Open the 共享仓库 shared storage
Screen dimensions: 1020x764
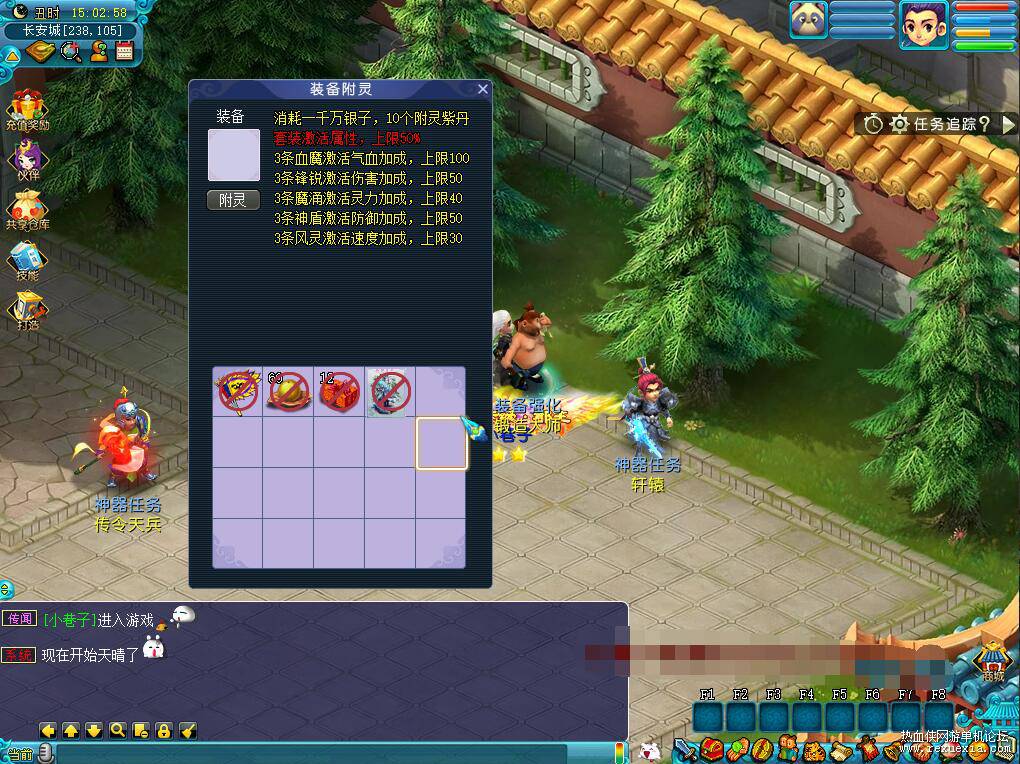click(27, 208)
